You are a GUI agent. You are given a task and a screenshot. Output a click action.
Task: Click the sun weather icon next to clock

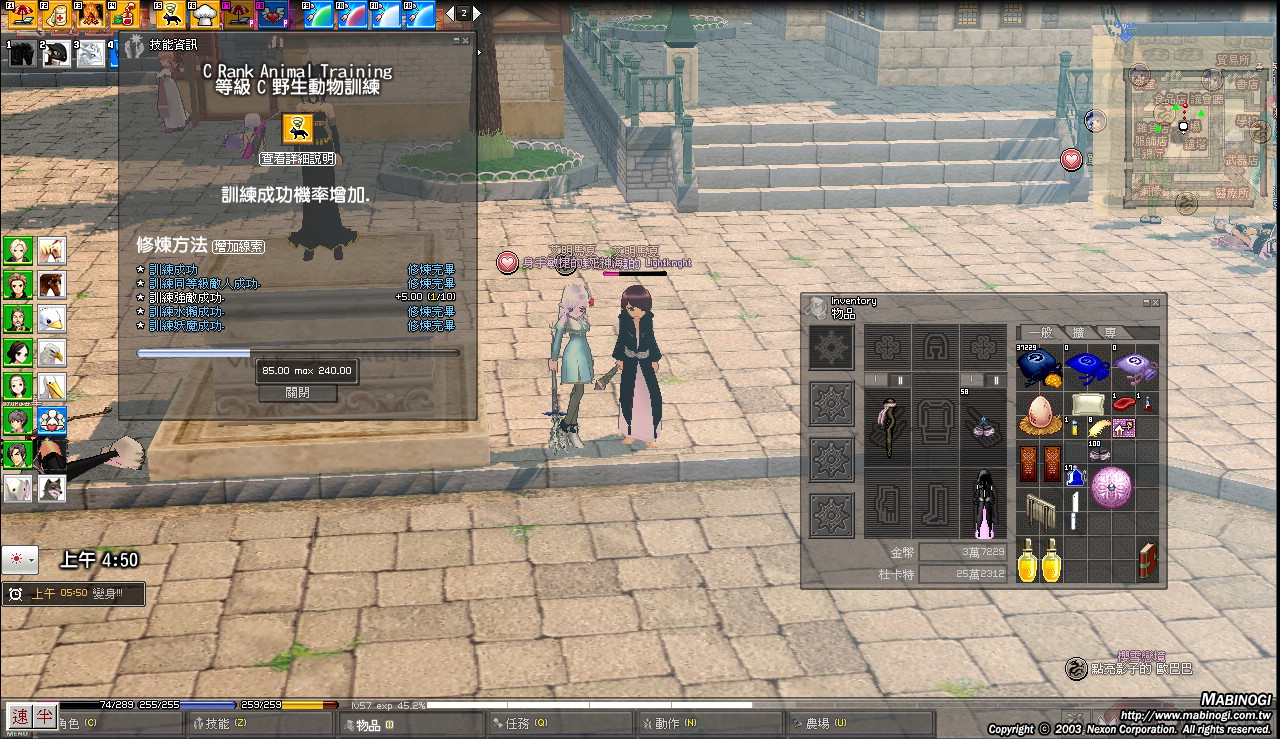tap(19, 560)
